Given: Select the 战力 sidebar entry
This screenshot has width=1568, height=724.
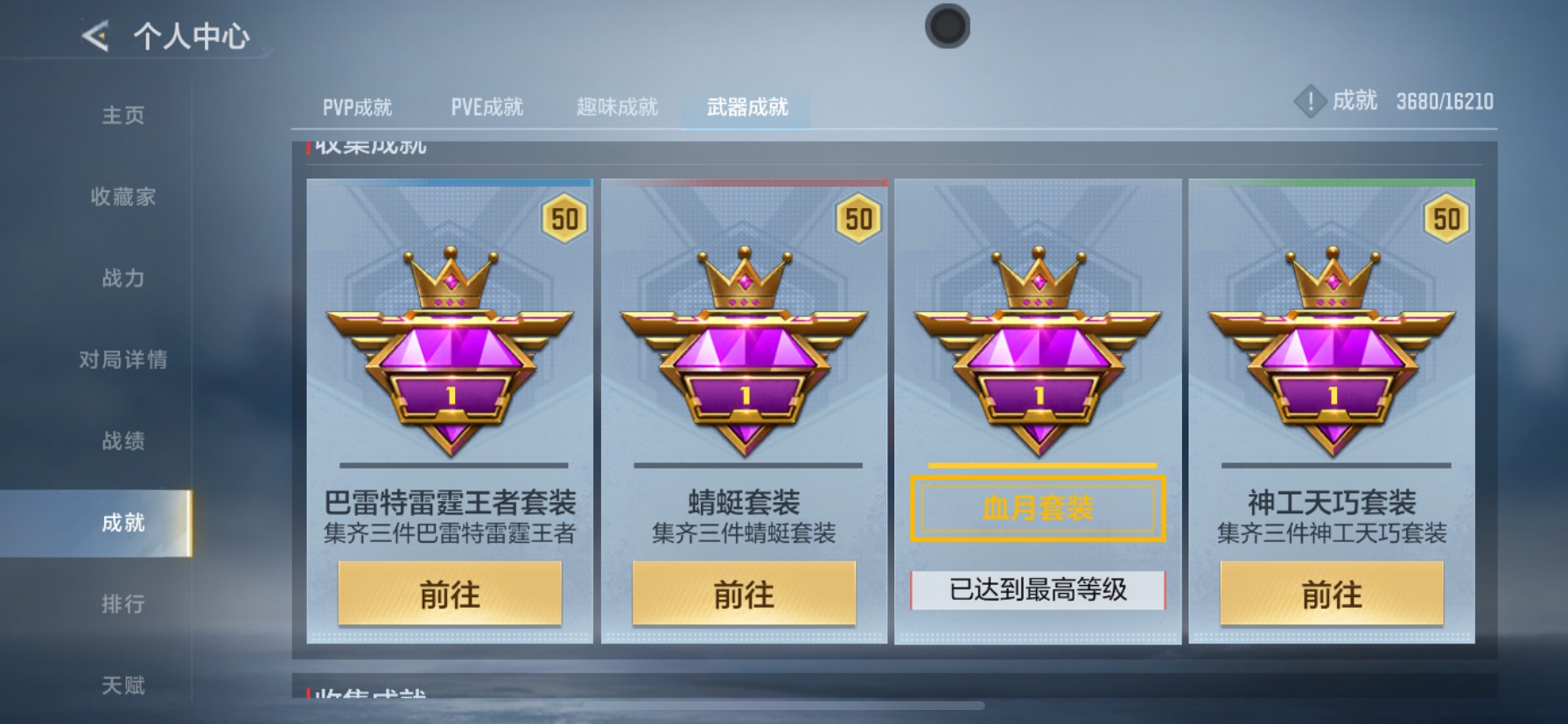Looking at the screenshot, I should pos(122,280).
